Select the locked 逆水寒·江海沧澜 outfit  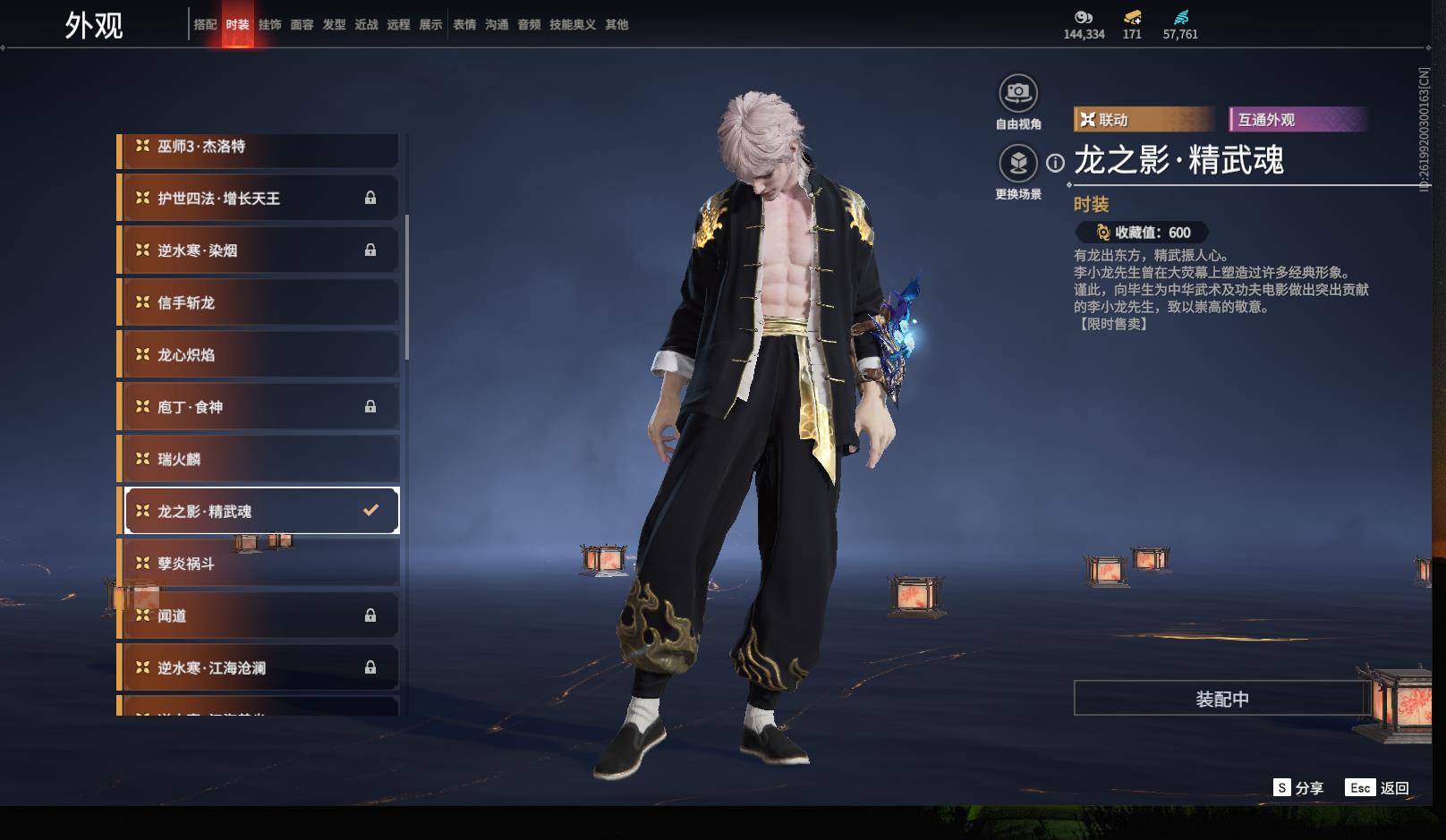259,668
